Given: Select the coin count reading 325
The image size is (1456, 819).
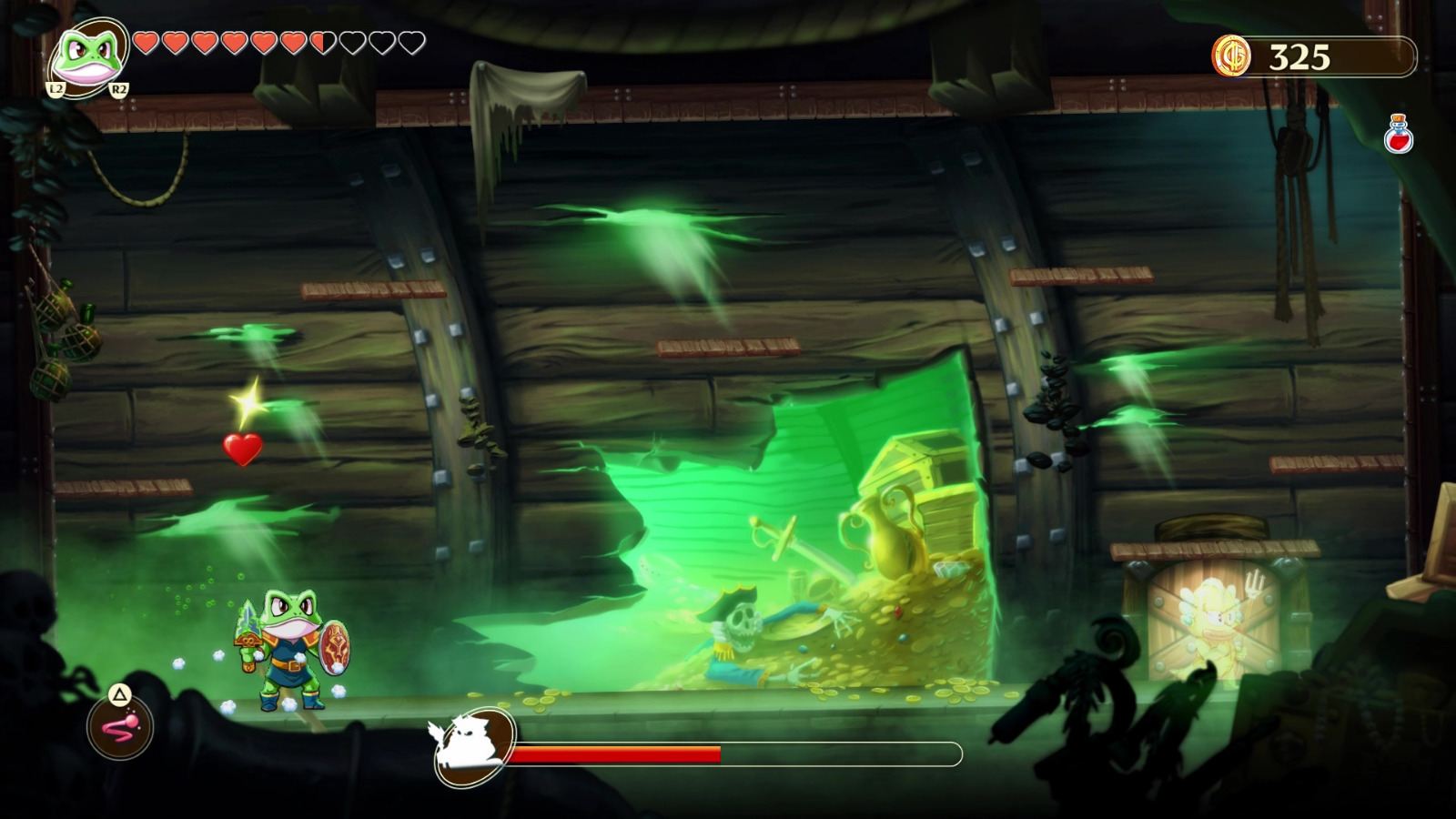Looking at the screenshot, I should pyautogui.click(x=1300, y=56).
